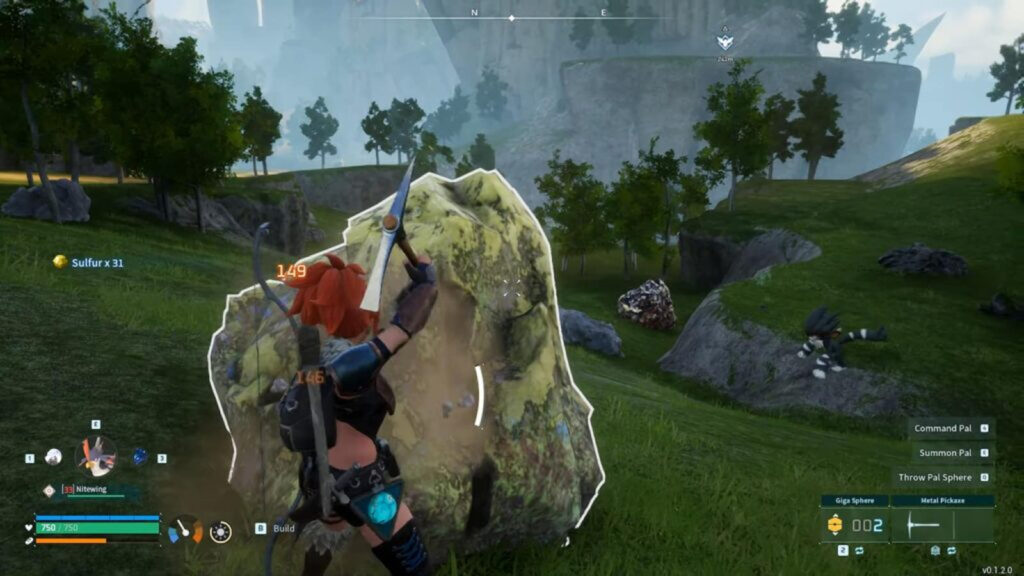Click the blue objective waypoint marker

(724, 42)
